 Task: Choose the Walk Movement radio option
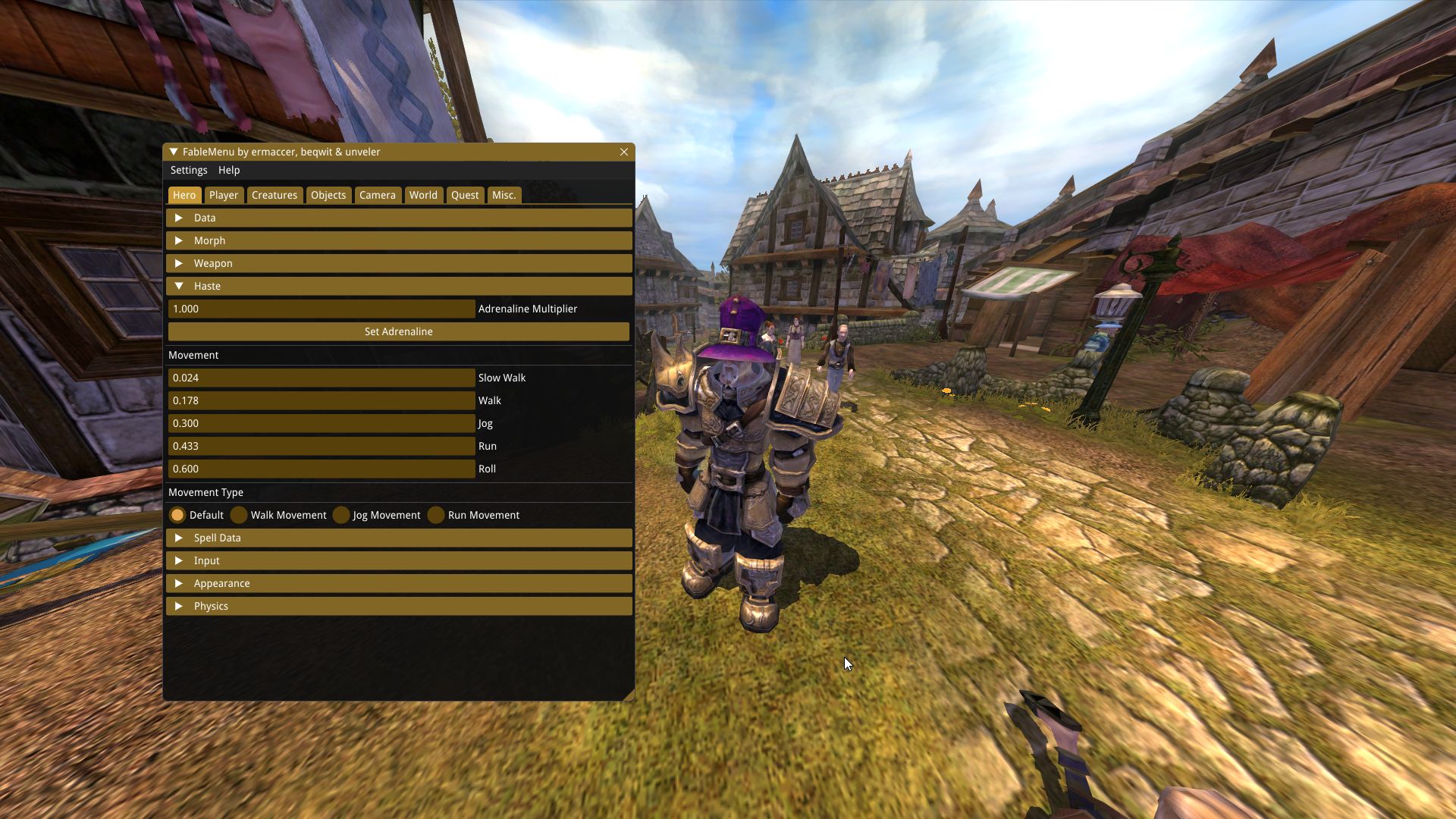[x=240, y=515]
